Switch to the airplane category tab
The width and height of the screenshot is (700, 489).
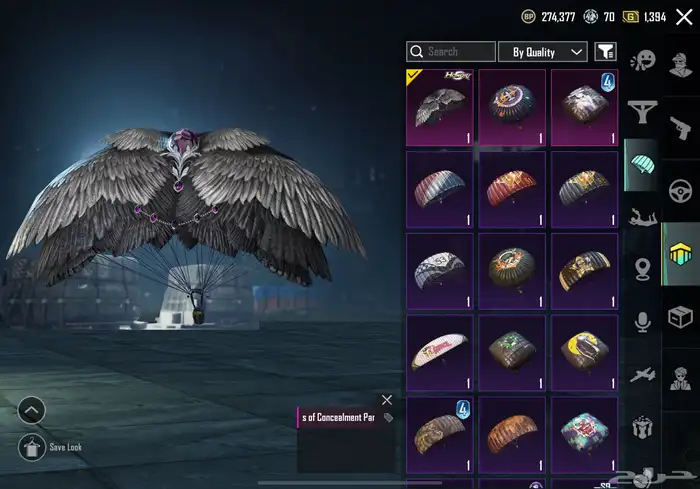pos(641,374)
